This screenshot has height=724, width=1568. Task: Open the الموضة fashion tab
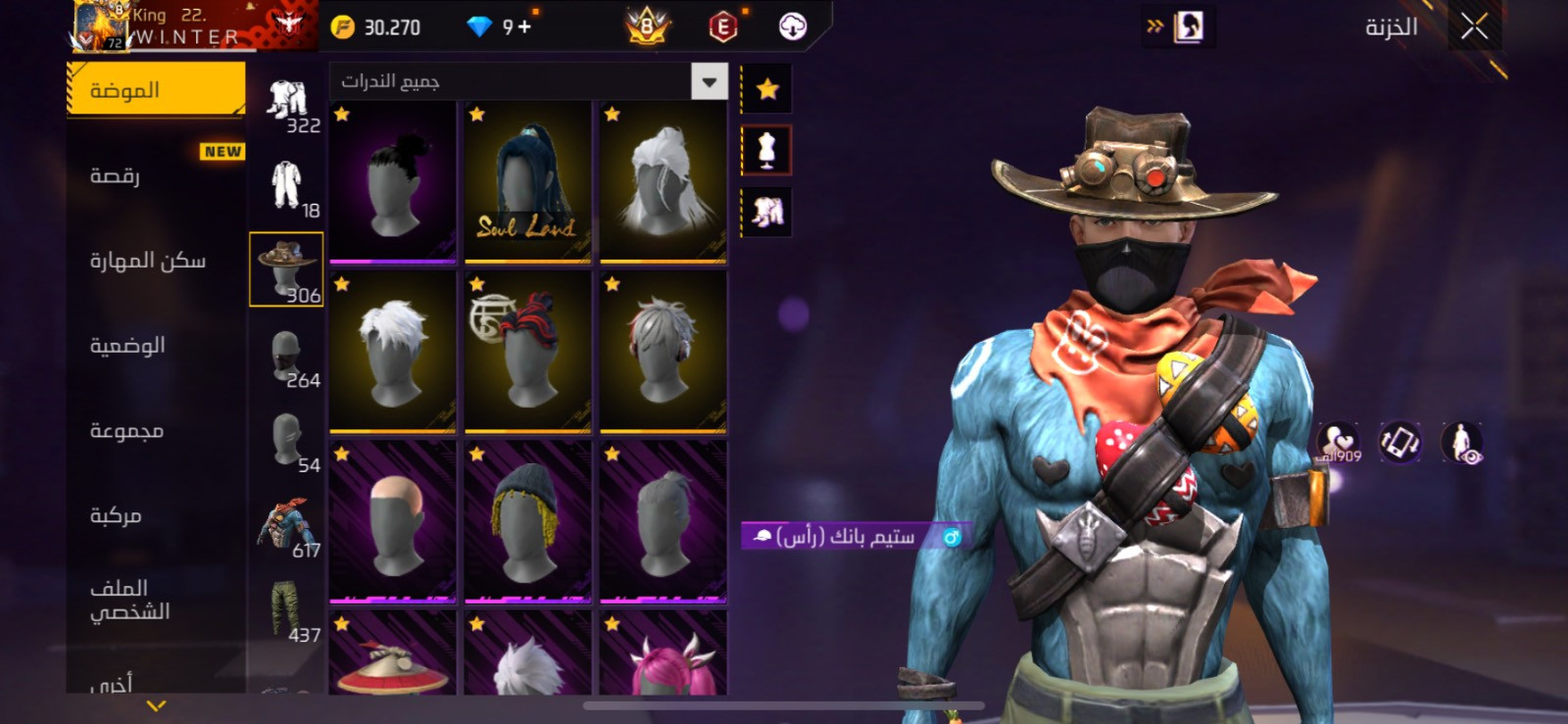(156, 90)
